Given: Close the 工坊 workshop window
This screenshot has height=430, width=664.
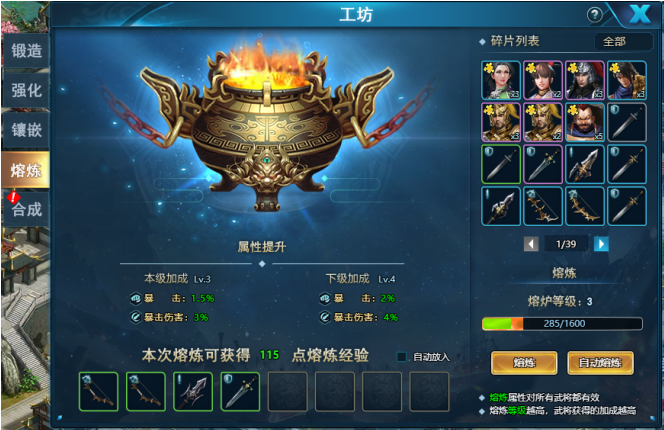Looking at the screenshot, I should click(x=637, y=14).
